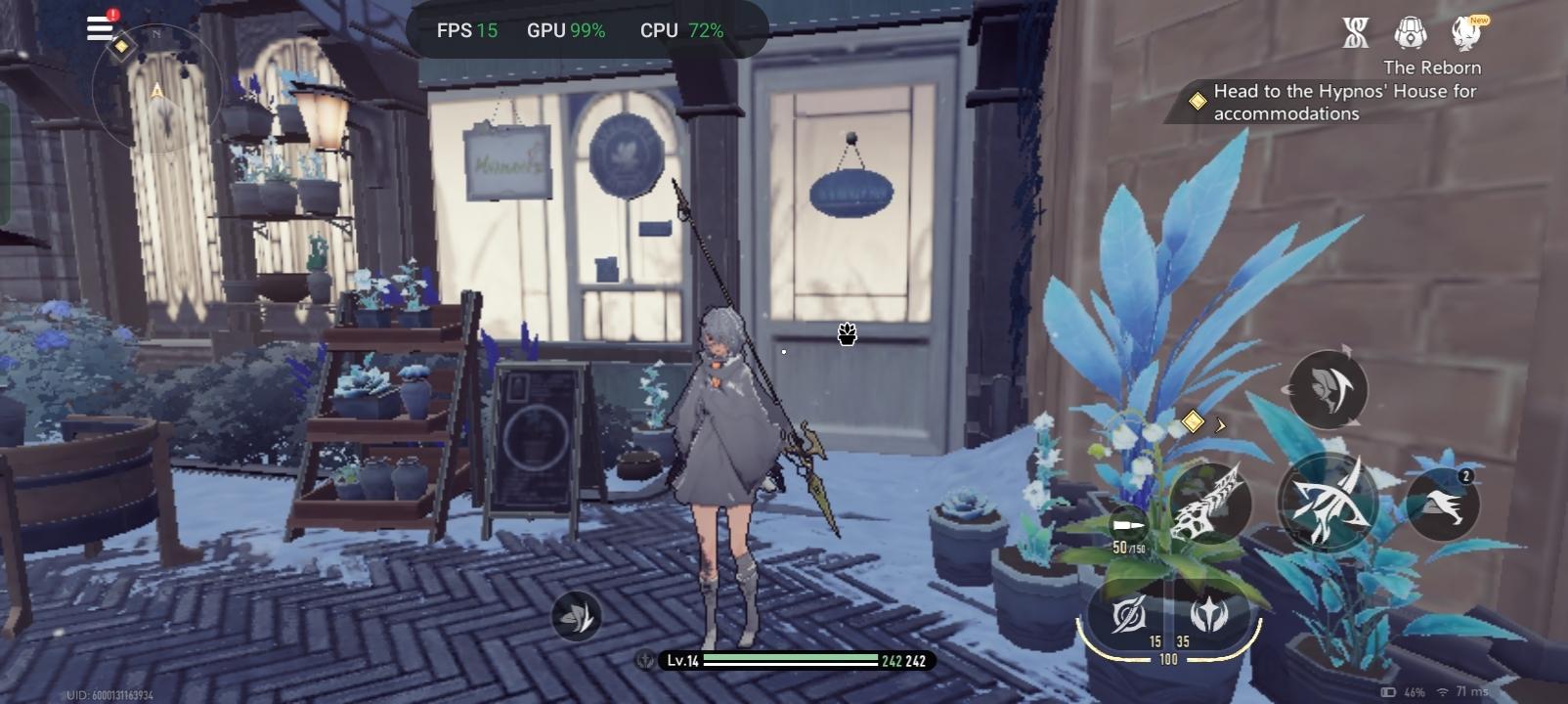Tap the FPS performance overlay bar
Screen dimensions: 1568x704
tap(581, 30)
